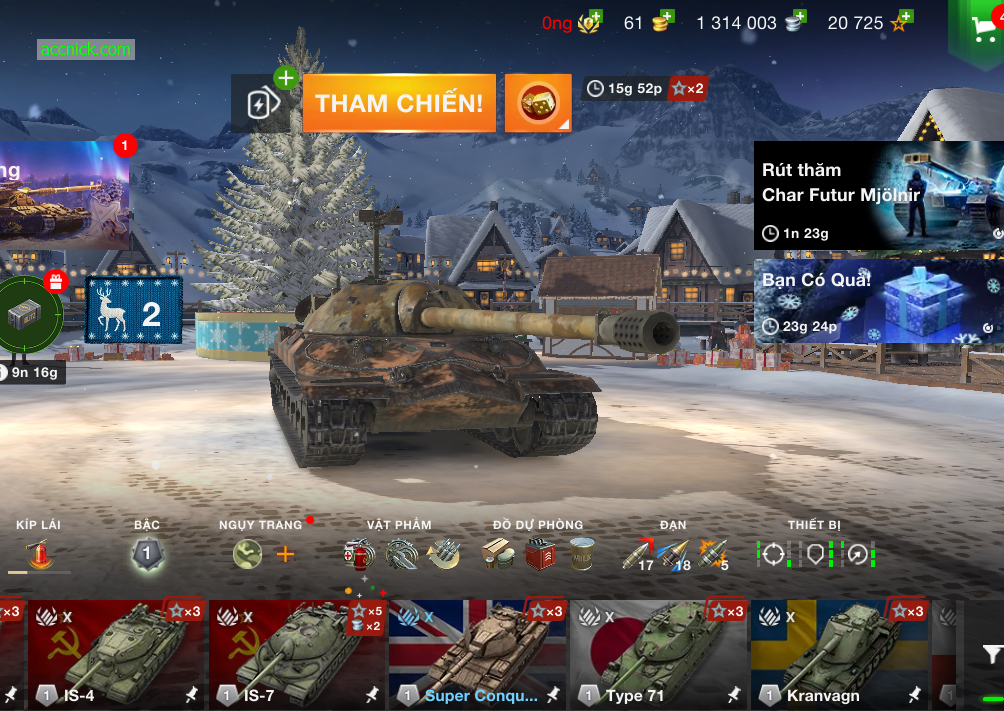Open the ĐỒ DỰ PHÒNG provisions panel

538,553
